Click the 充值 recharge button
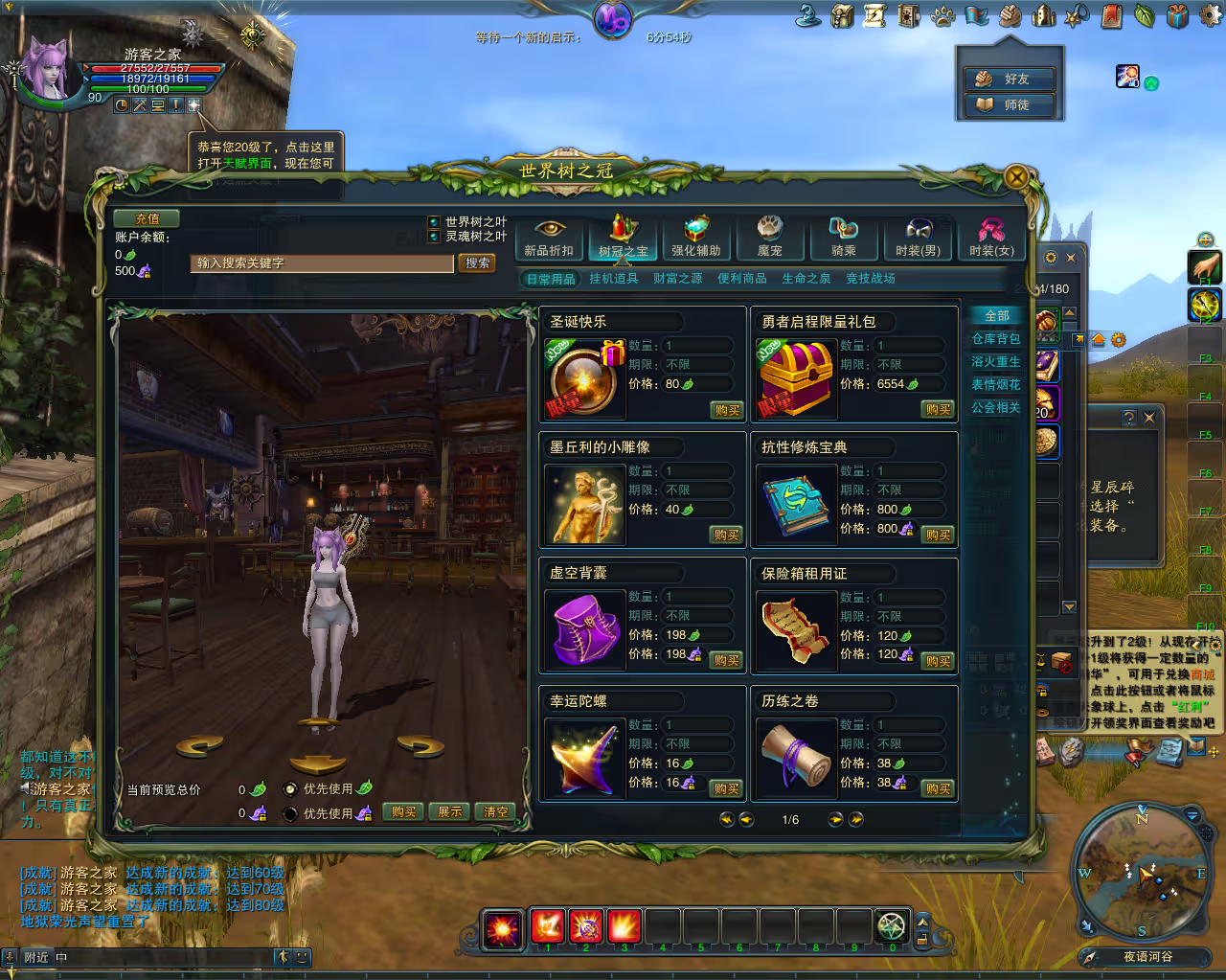Screen dimensions: 1226x980 click(147, 218)
